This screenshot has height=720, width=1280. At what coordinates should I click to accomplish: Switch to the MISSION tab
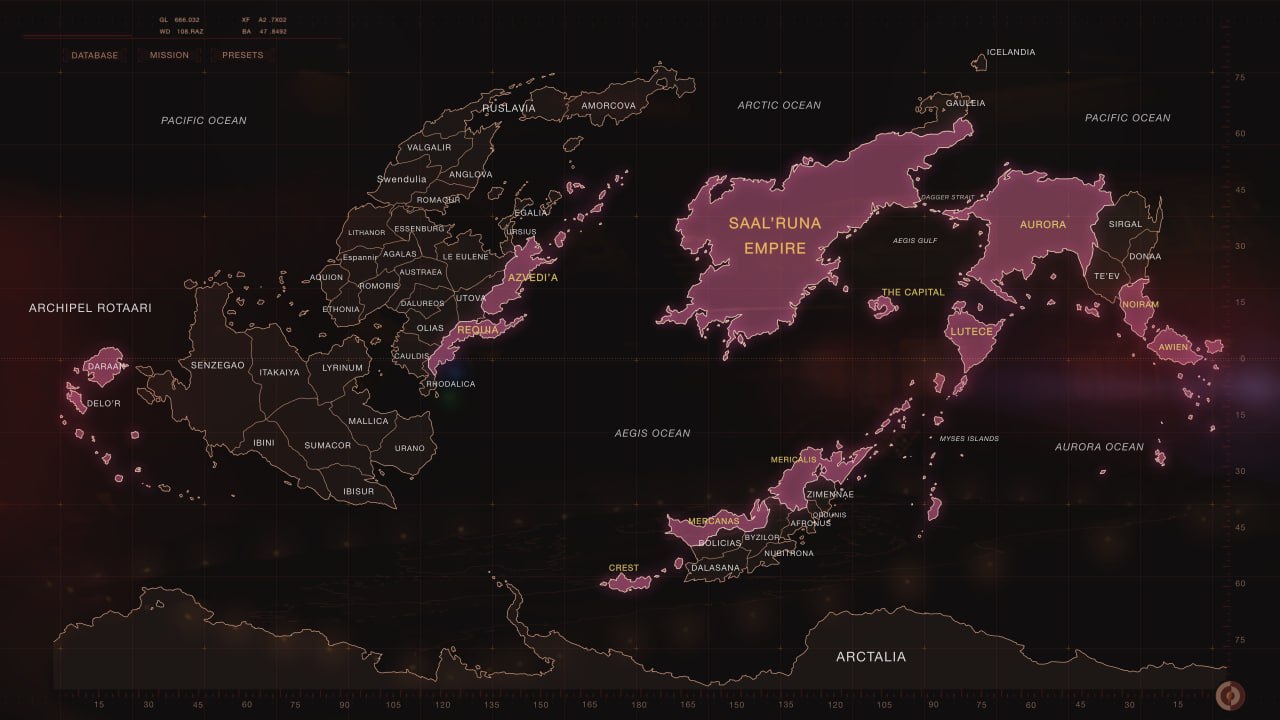(168, 55)
